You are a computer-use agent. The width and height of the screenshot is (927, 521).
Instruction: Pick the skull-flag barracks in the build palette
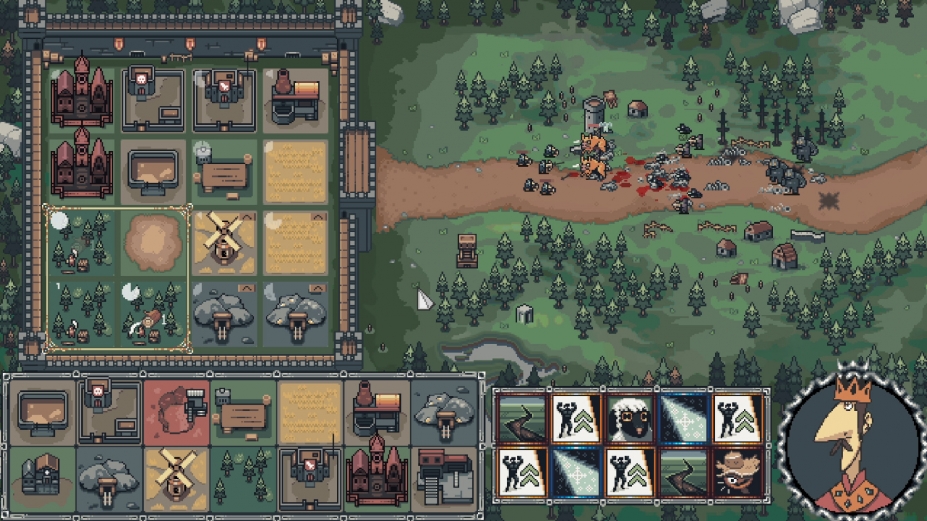tap(108, 411)
